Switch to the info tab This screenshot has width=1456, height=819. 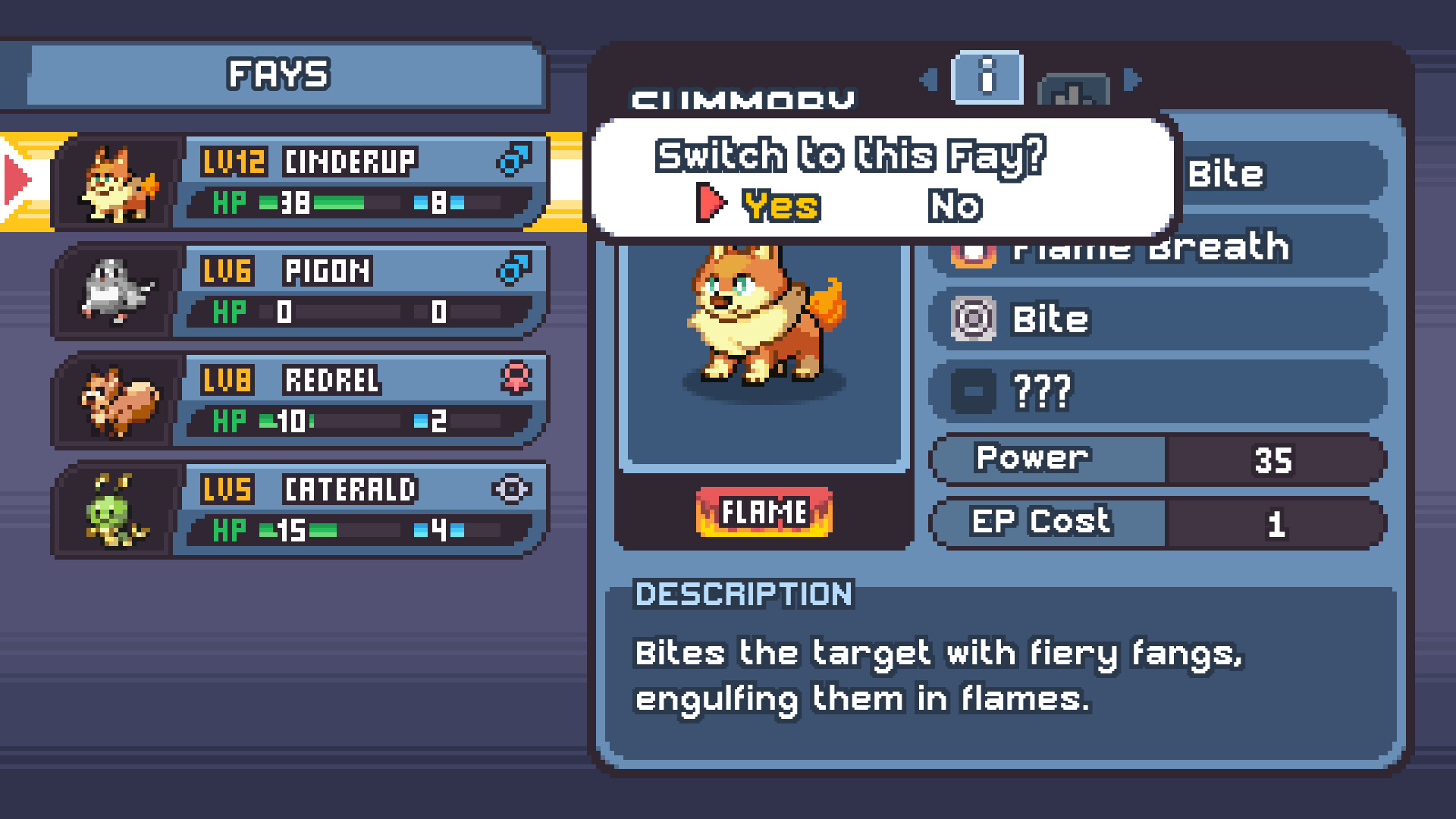click(x=987, y=78)
